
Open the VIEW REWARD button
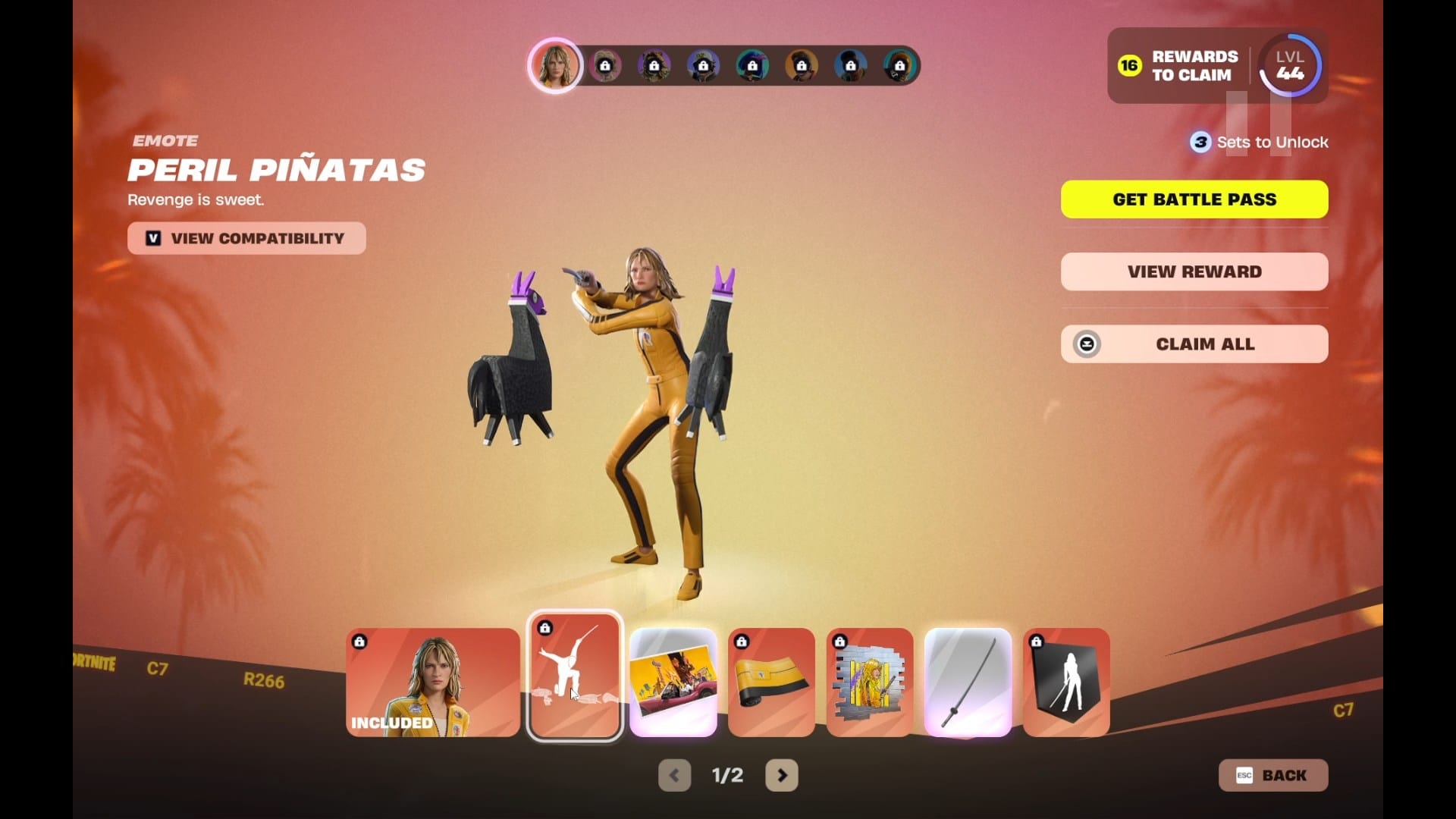pyautogui.click(x=1194, y=271)
